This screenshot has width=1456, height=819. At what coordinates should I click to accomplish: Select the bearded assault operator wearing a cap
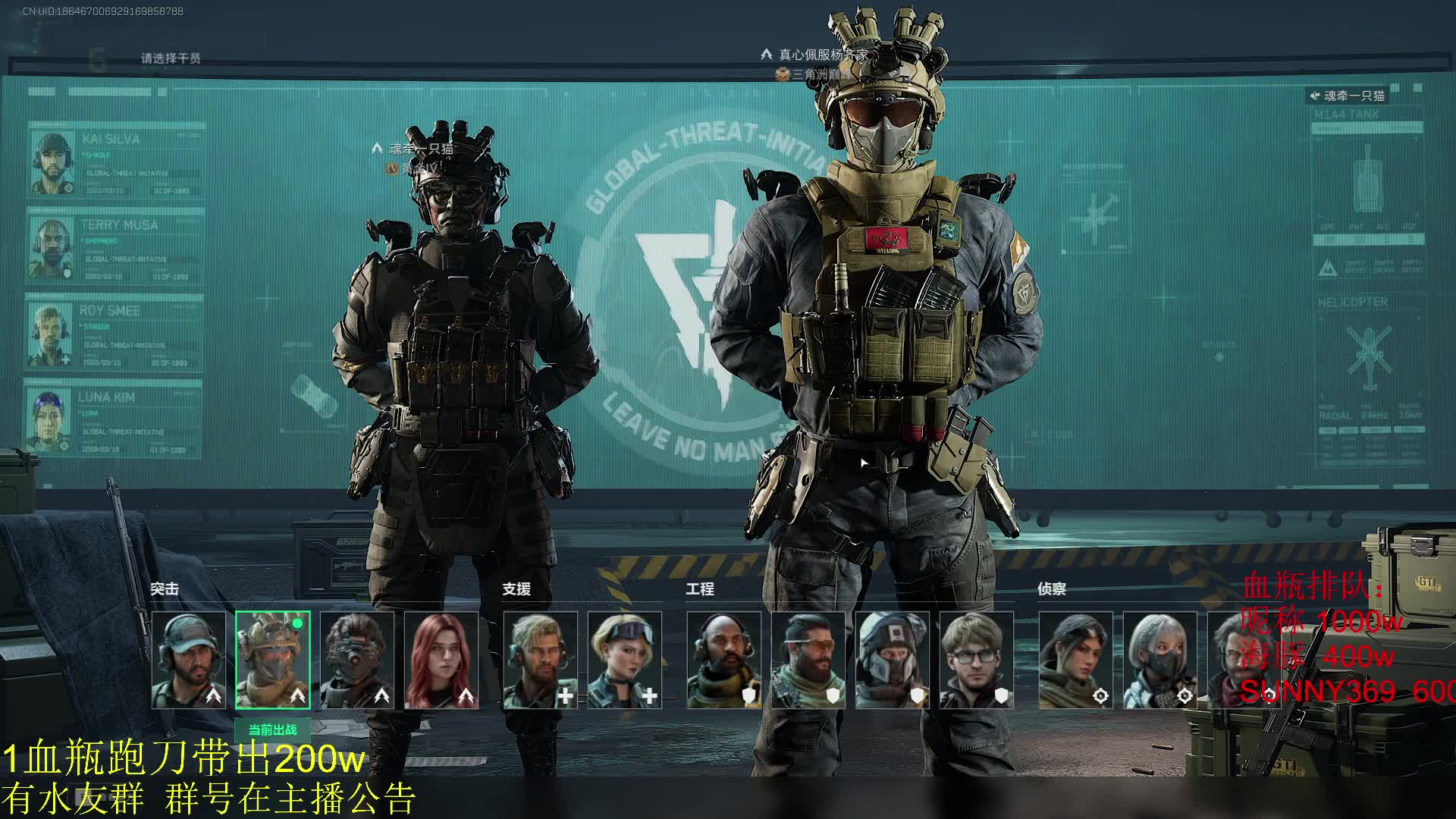tap(189, 661)
